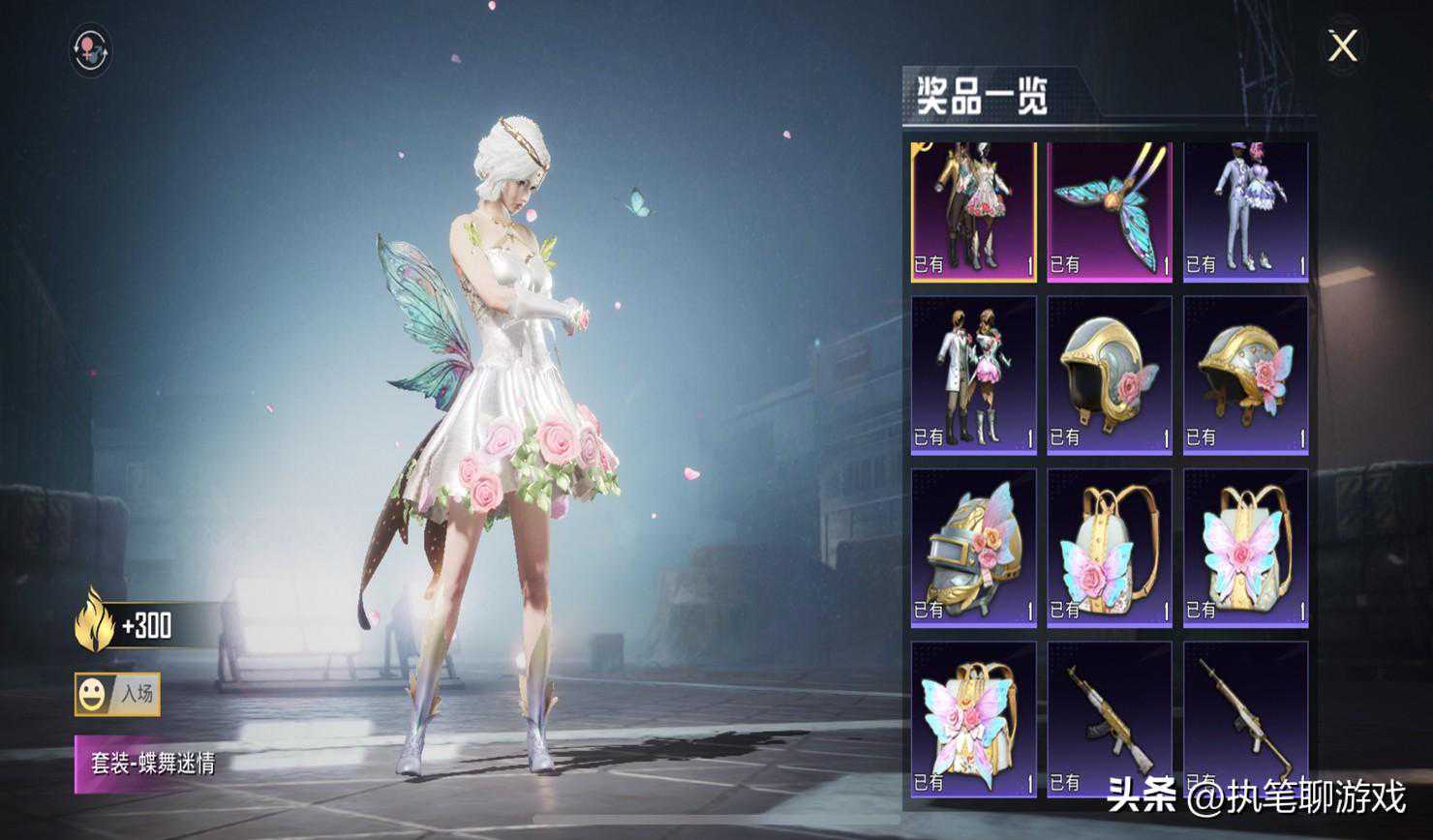Click the 套装-蝶舞迷情 set name label
Screen dimensions: 1433x840
(x=152, y=764)
